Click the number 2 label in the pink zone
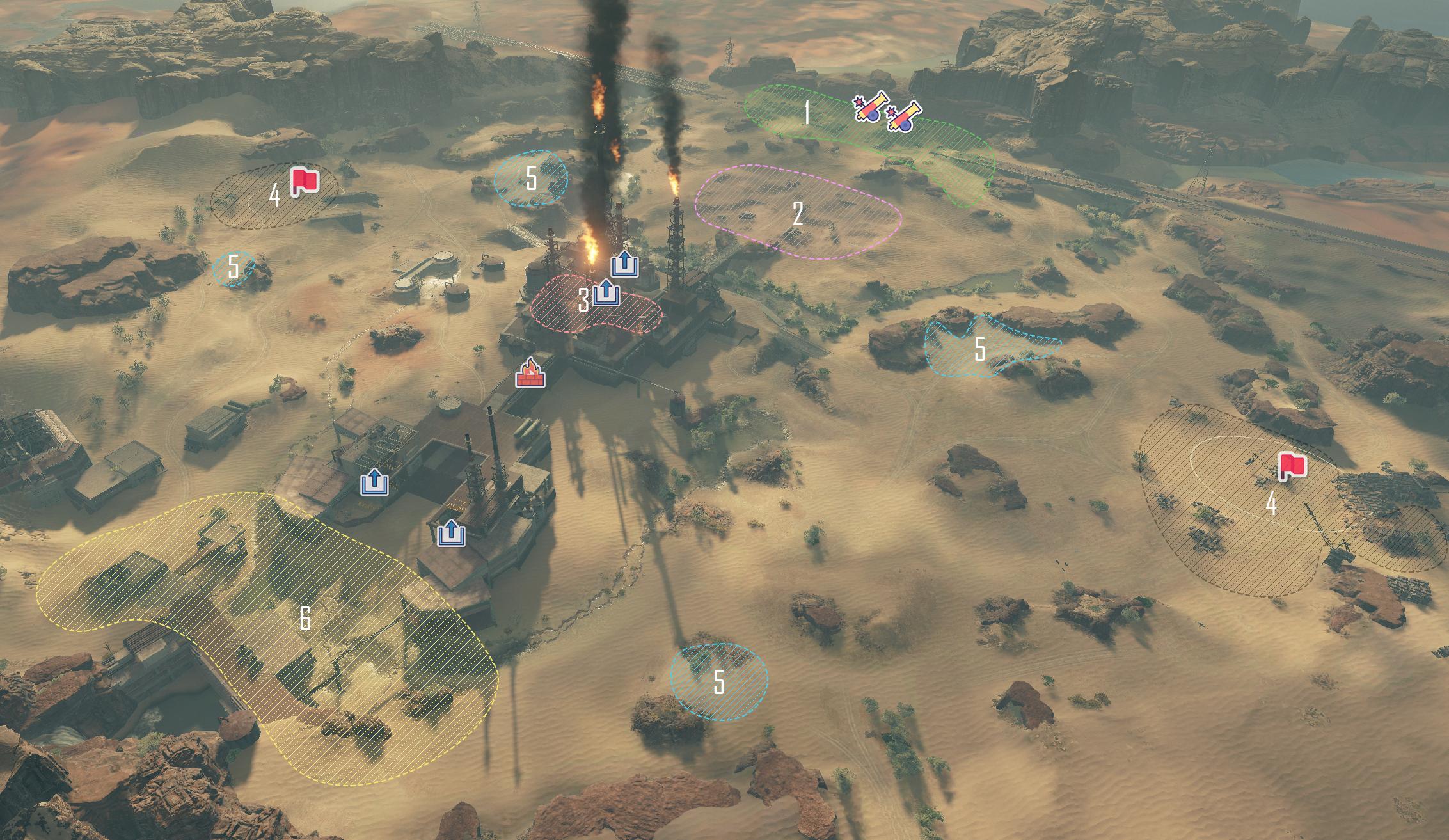This screenshot has height=840, width=1449. point(798,213)
